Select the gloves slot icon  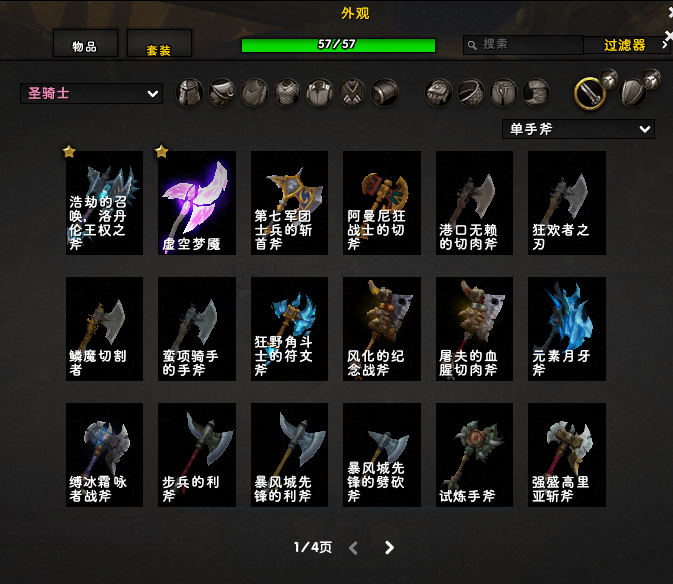click(x=439, y=93)
